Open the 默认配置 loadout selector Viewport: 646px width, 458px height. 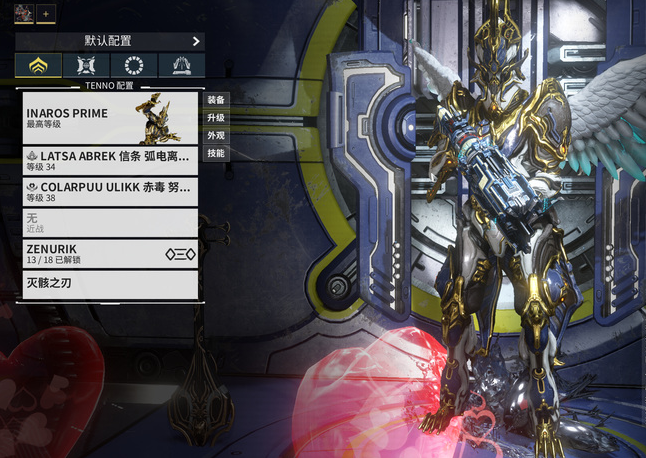point(109,42)
